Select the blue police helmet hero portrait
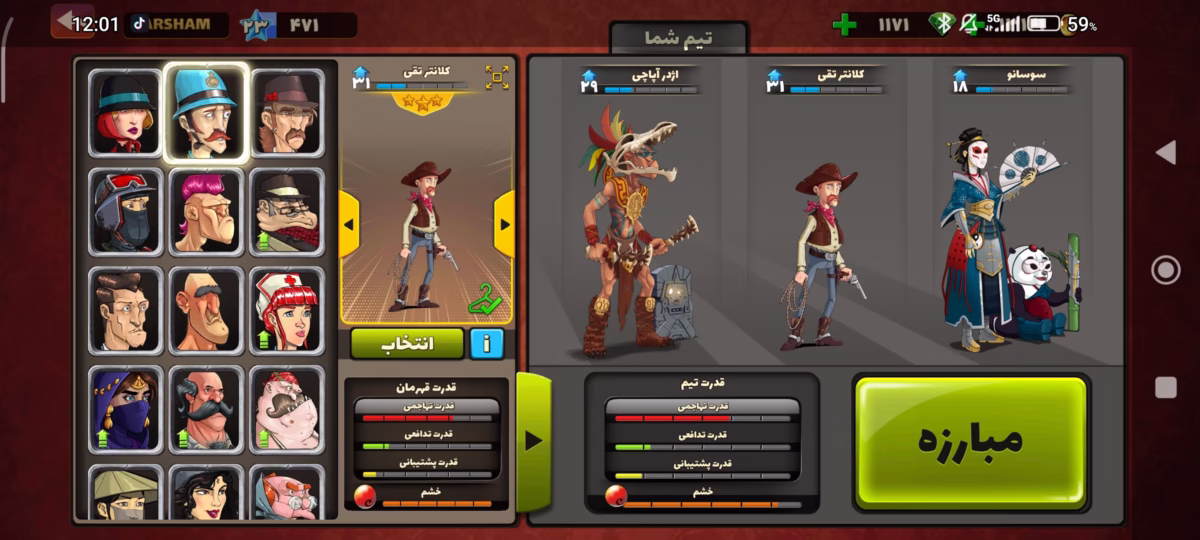The image size is (1200, 540). click(205, 112)
